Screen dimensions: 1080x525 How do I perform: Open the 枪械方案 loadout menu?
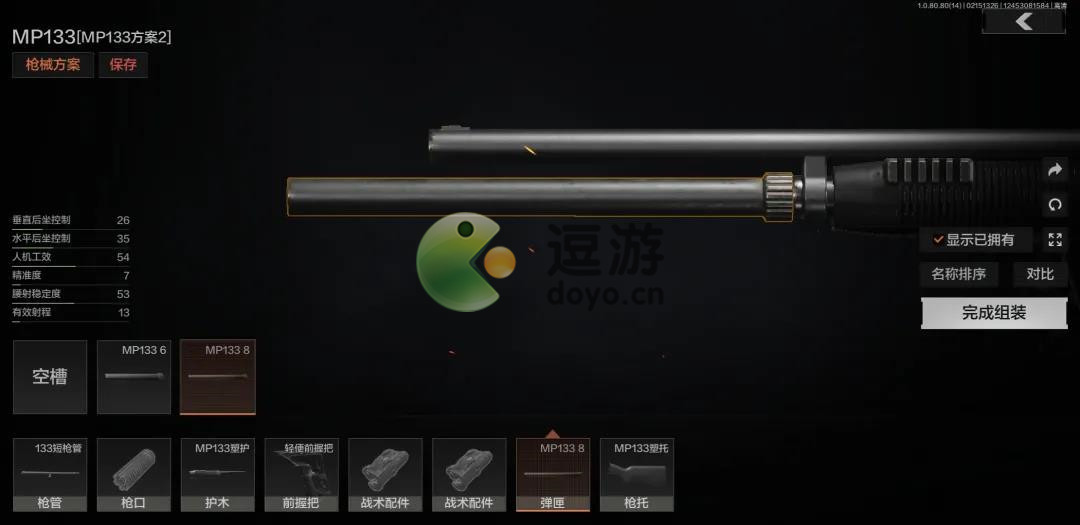pos(53,65)
